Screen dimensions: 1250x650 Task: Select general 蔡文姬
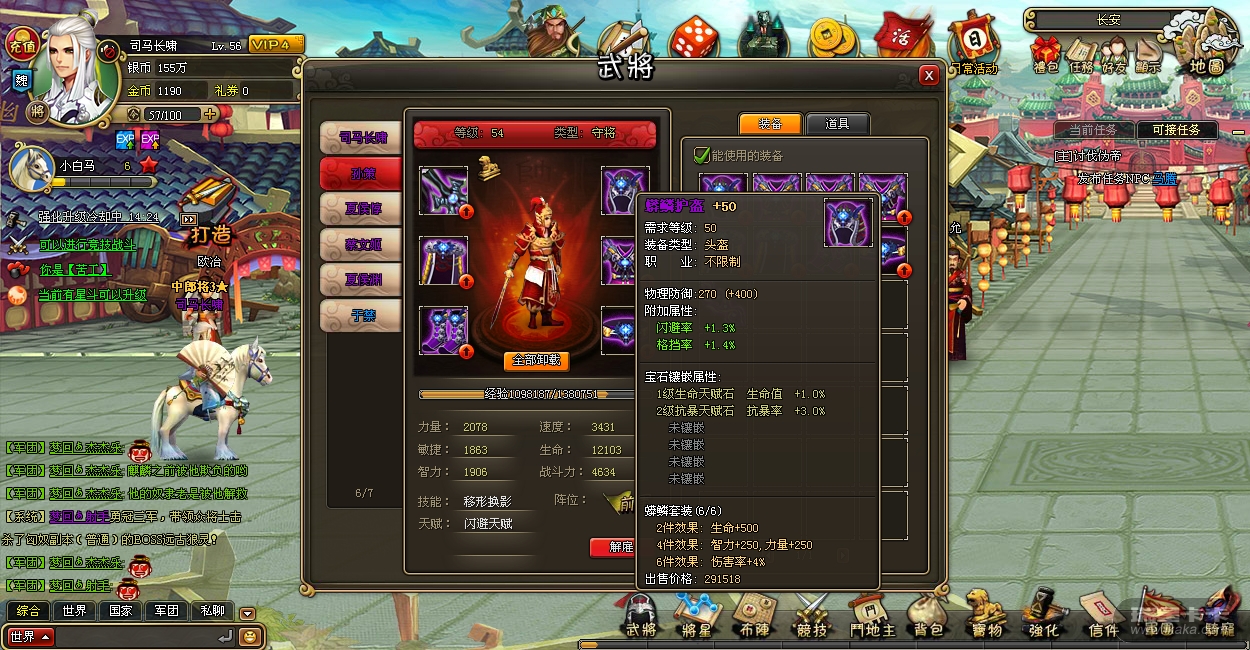pos(361,244)
